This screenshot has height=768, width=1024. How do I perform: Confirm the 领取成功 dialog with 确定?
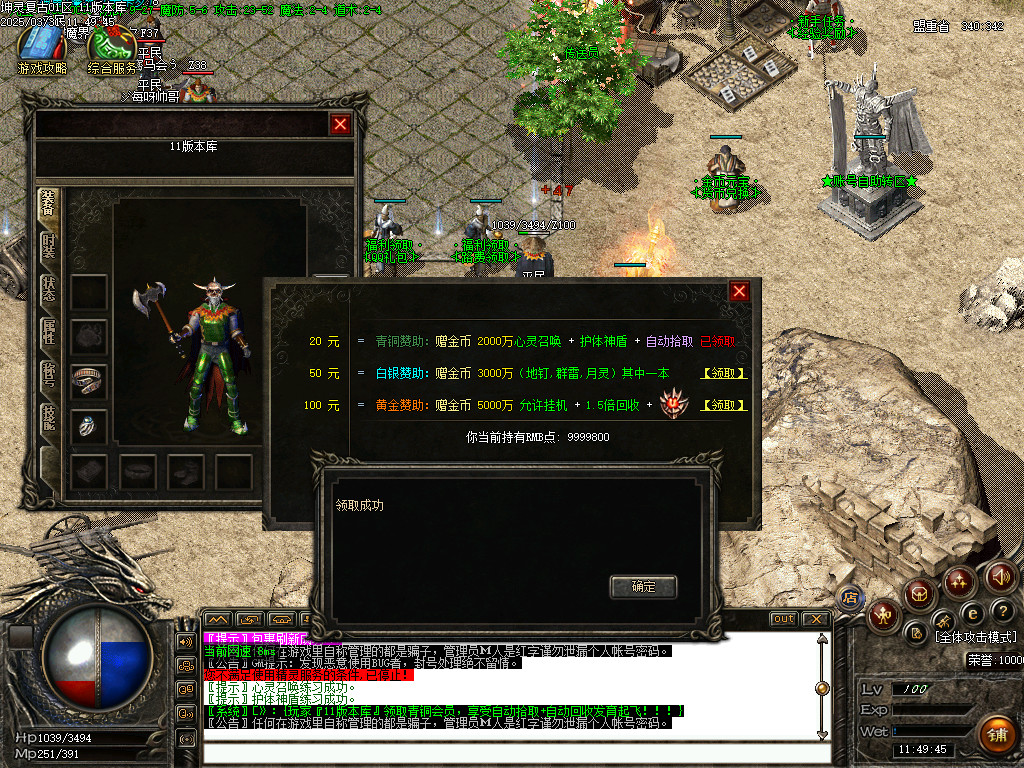click(x=643, y=587)
